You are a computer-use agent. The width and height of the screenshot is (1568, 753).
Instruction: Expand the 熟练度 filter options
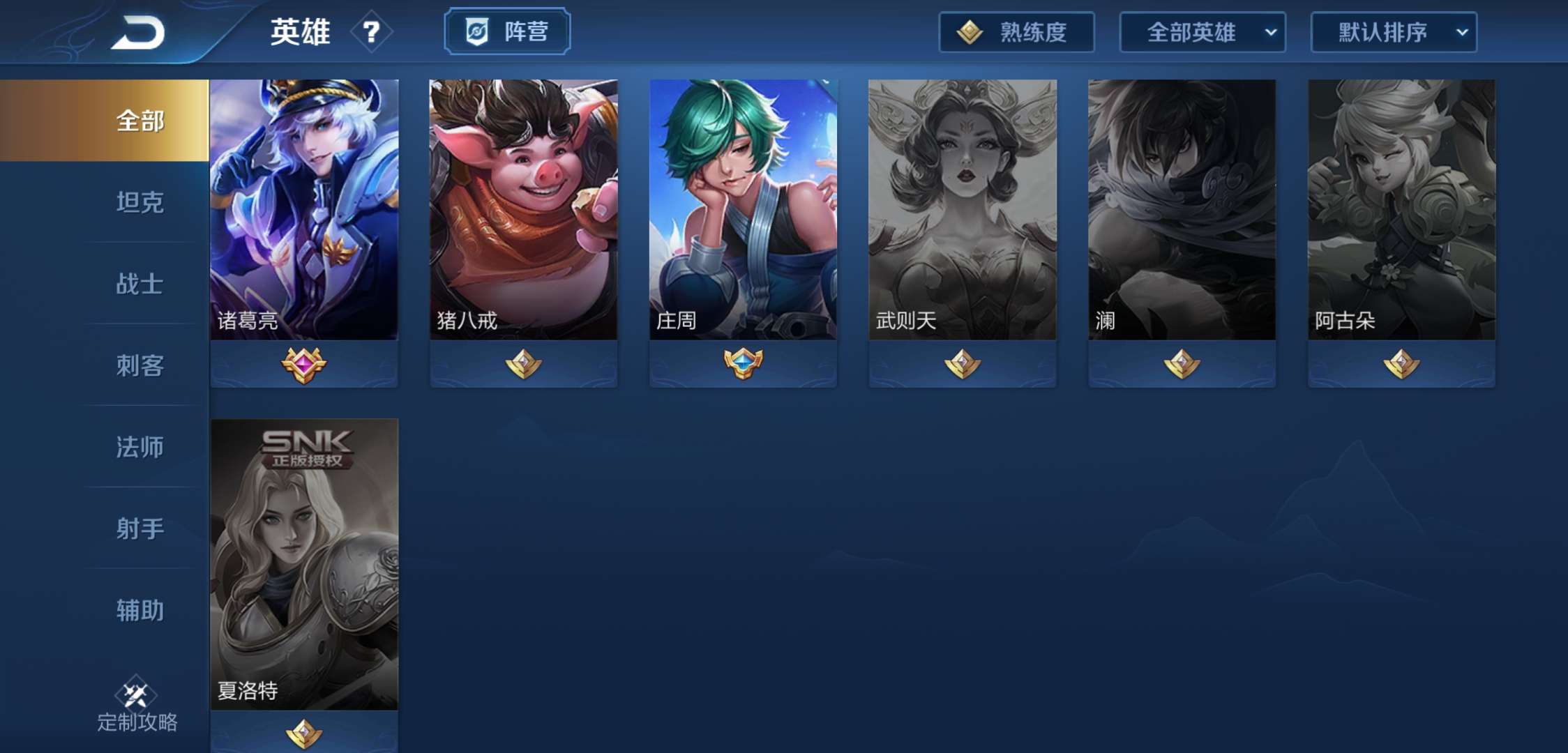click(1015, 32)
